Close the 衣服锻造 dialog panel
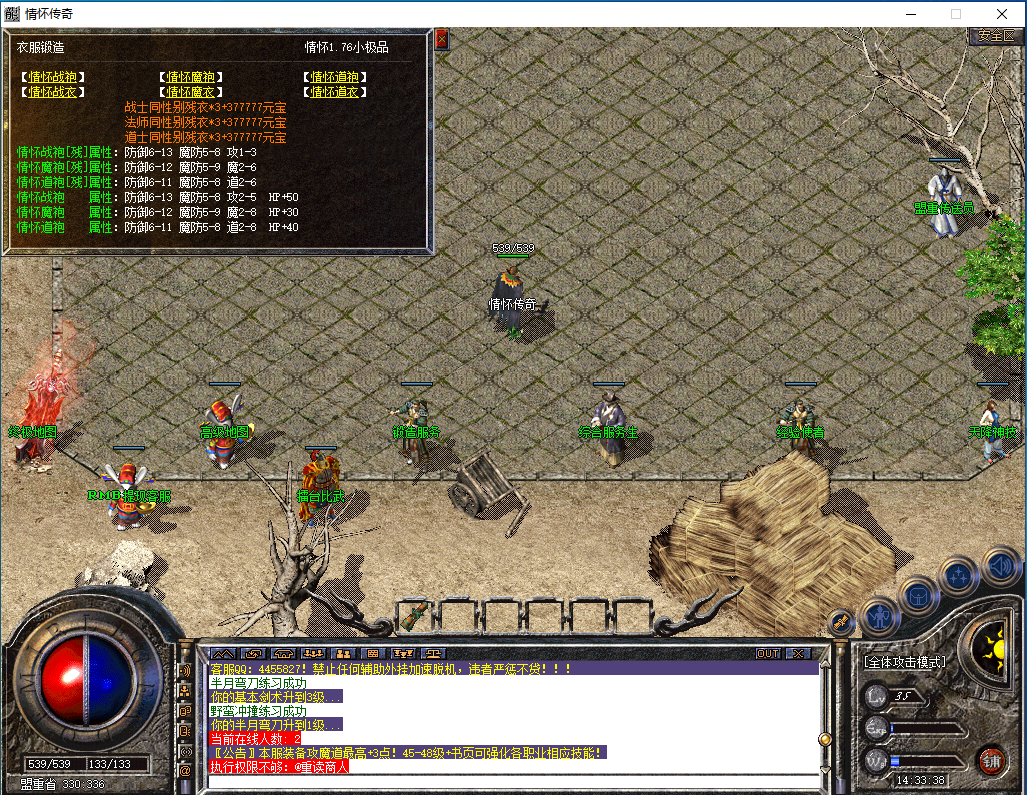The image size is (1027, 795). [x=442, y=40]
